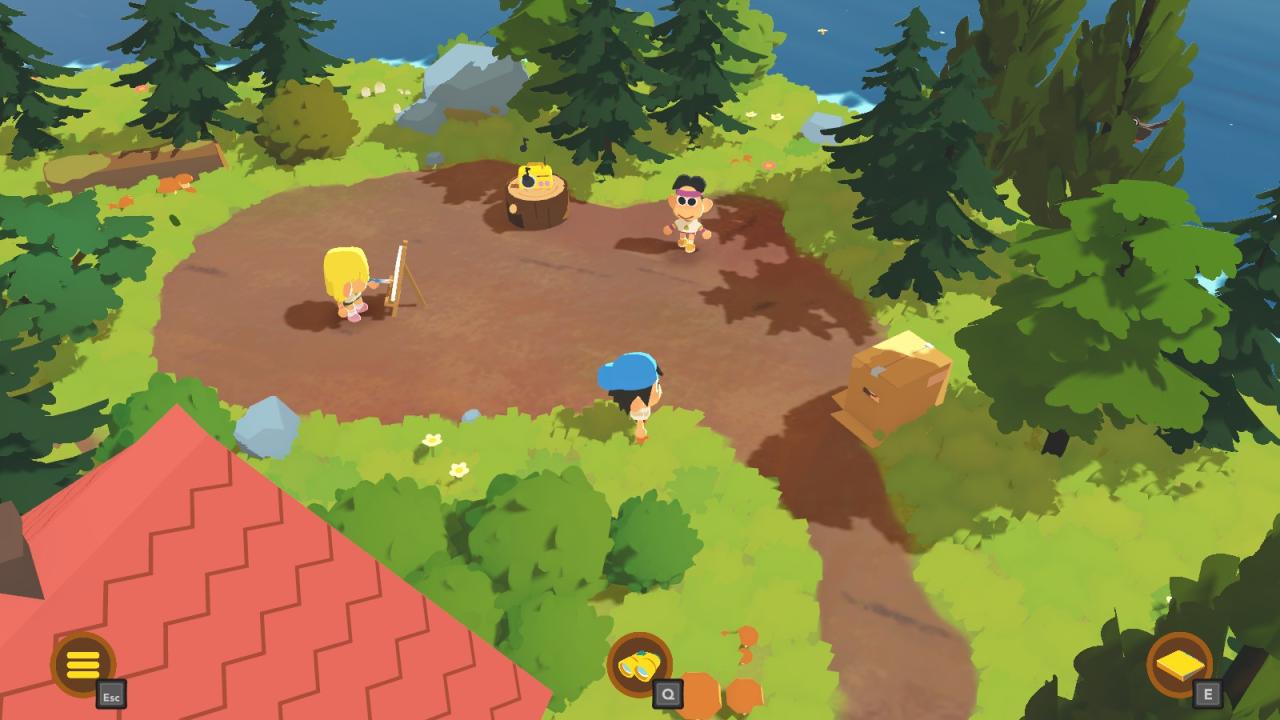This screenshot has width=1280, height=720.
Task: Activate the binoculars icon
Action: (639, 664)
